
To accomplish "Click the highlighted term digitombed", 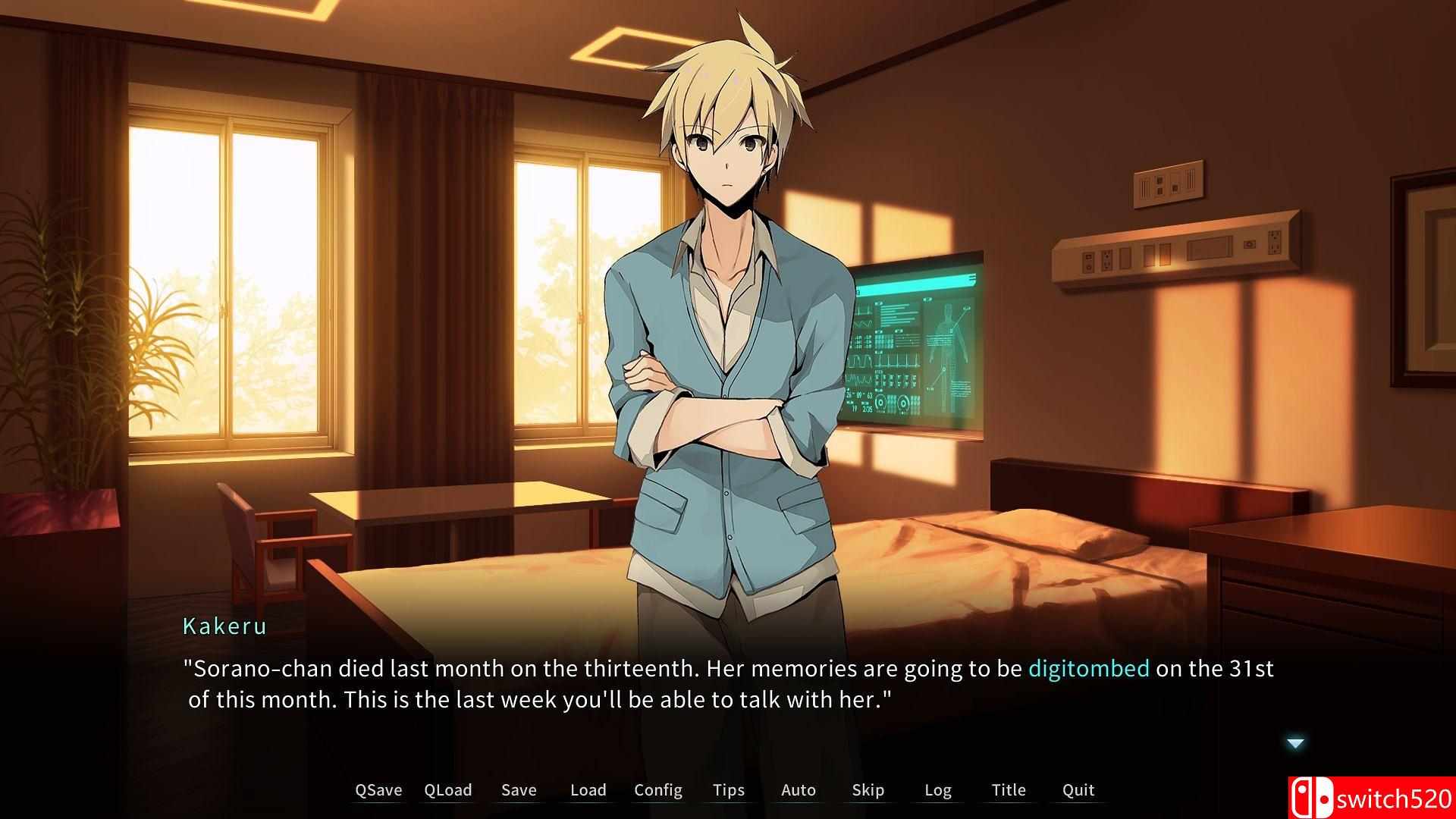I will (x=1088, y=669).
